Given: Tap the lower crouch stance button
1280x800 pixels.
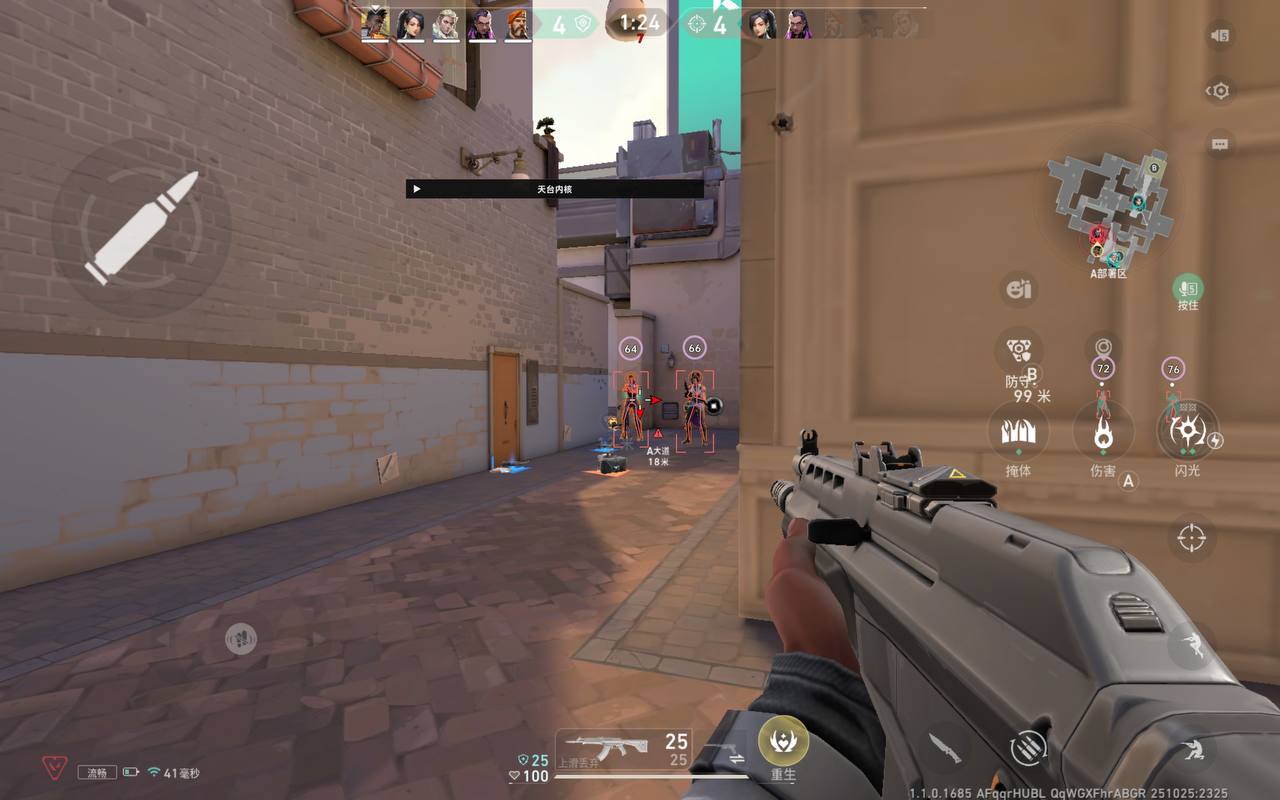Looking at the screenshot, I should point(1190,749).
